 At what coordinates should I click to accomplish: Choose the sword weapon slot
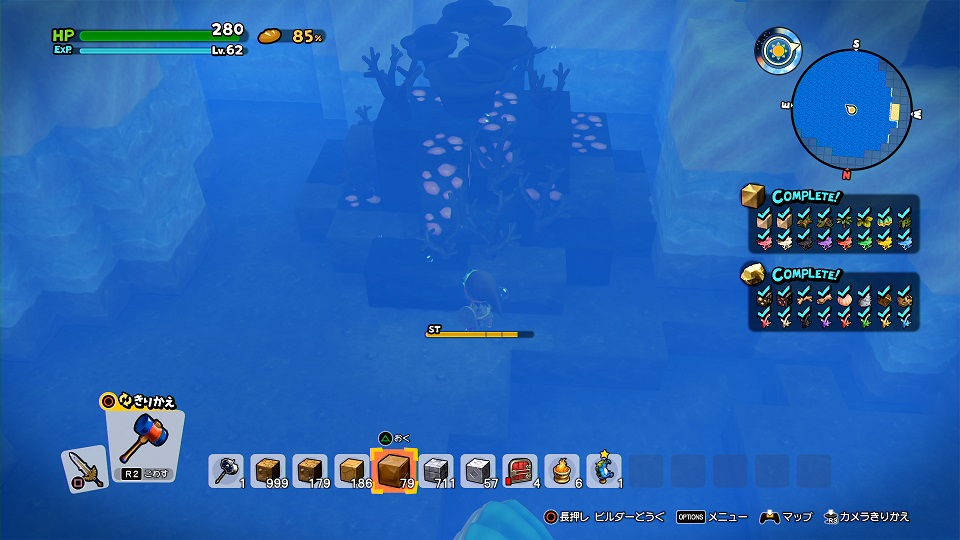84,469
